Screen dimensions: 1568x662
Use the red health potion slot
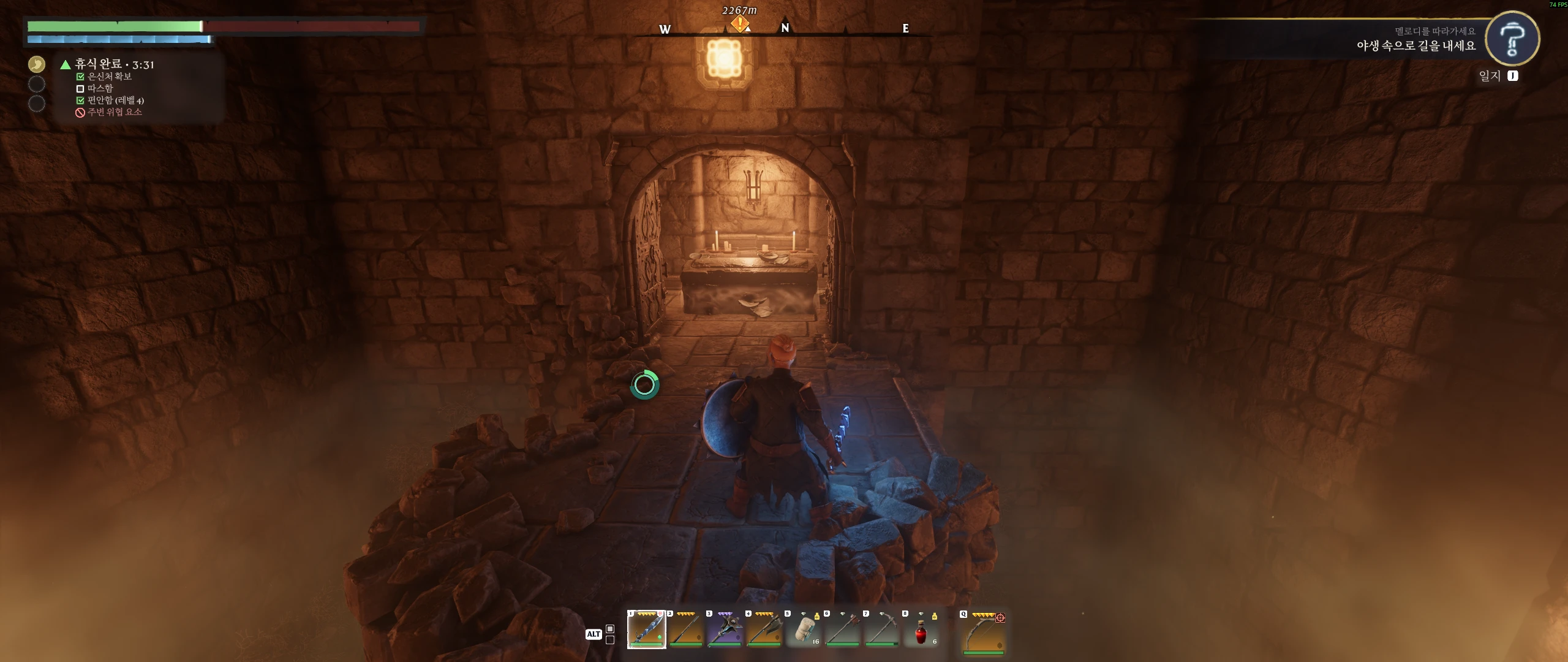[x=921, y=631]
